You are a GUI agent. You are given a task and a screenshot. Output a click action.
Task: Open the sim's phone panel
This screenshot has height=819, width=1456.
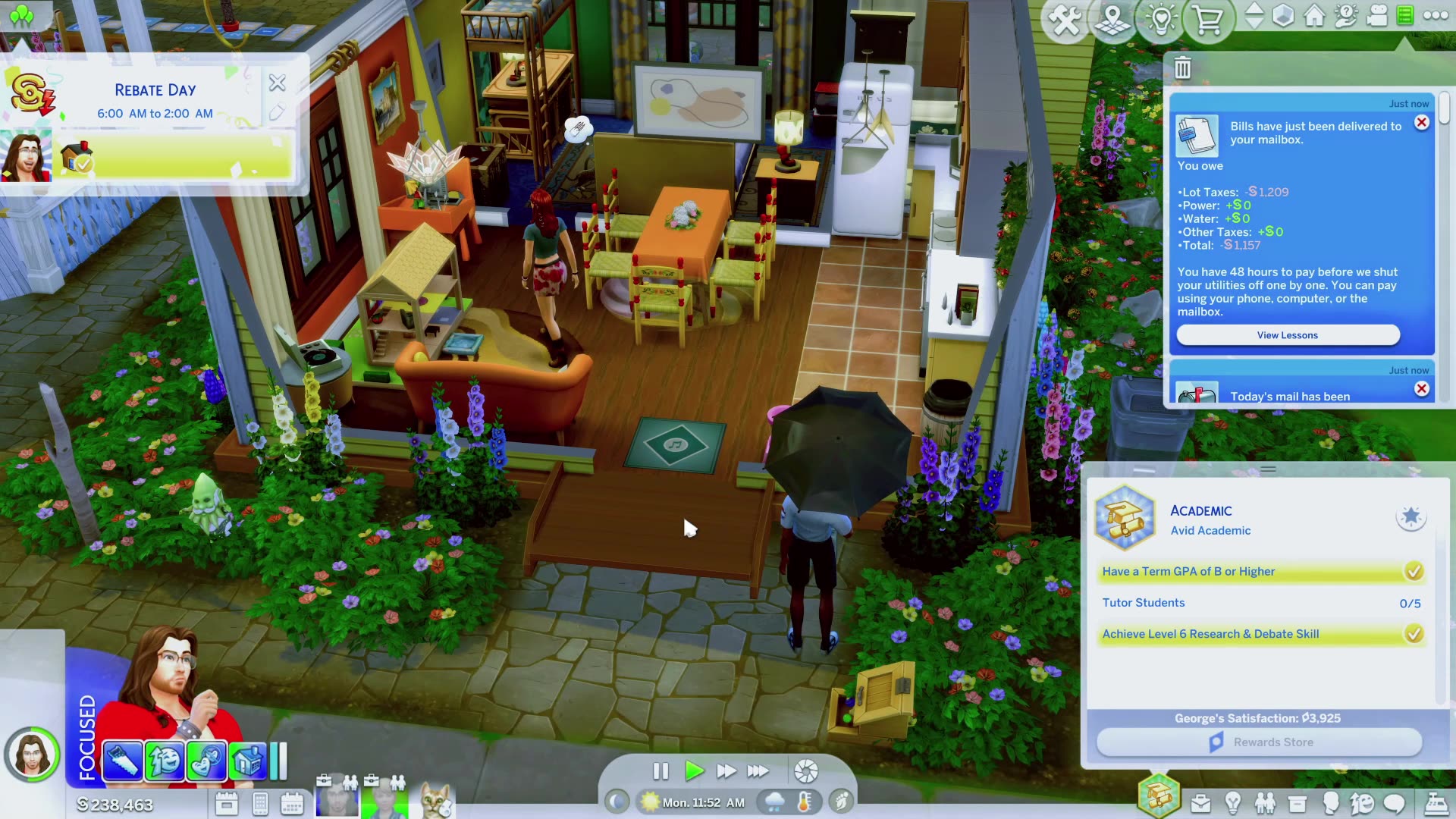tap(259, 802)
